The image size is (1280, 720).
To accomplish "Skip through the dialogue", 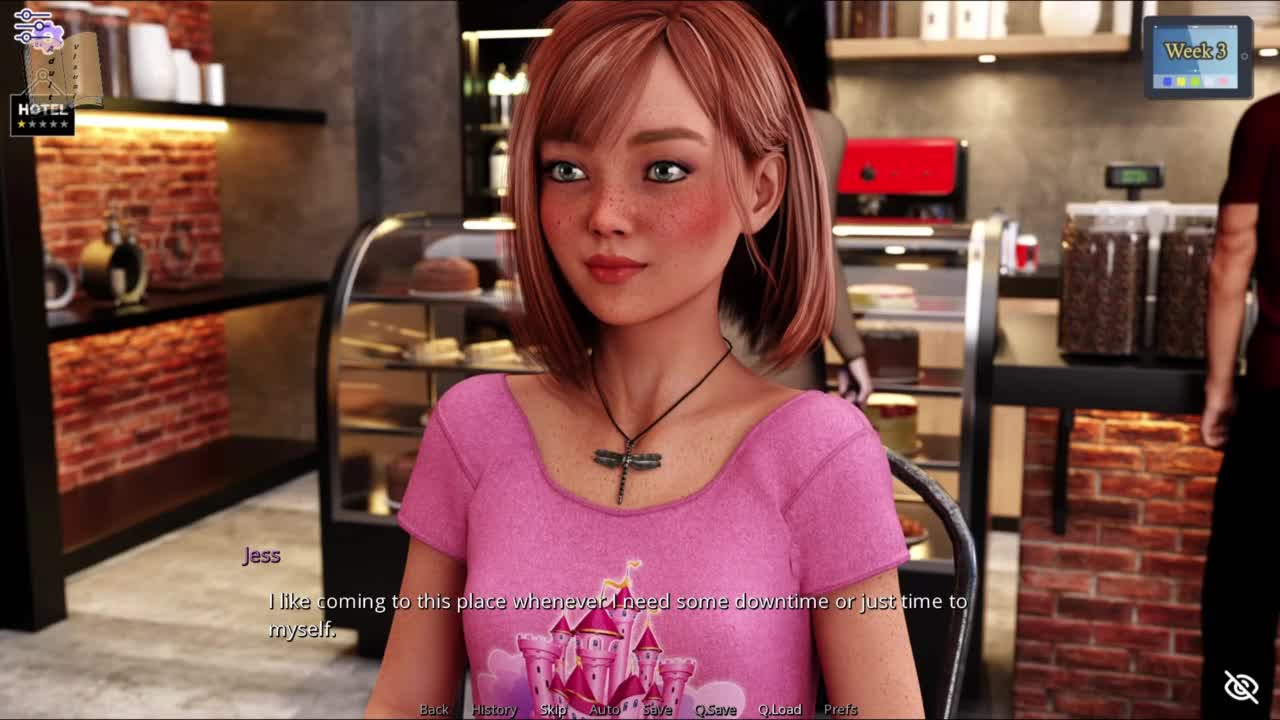I will 553,709.
